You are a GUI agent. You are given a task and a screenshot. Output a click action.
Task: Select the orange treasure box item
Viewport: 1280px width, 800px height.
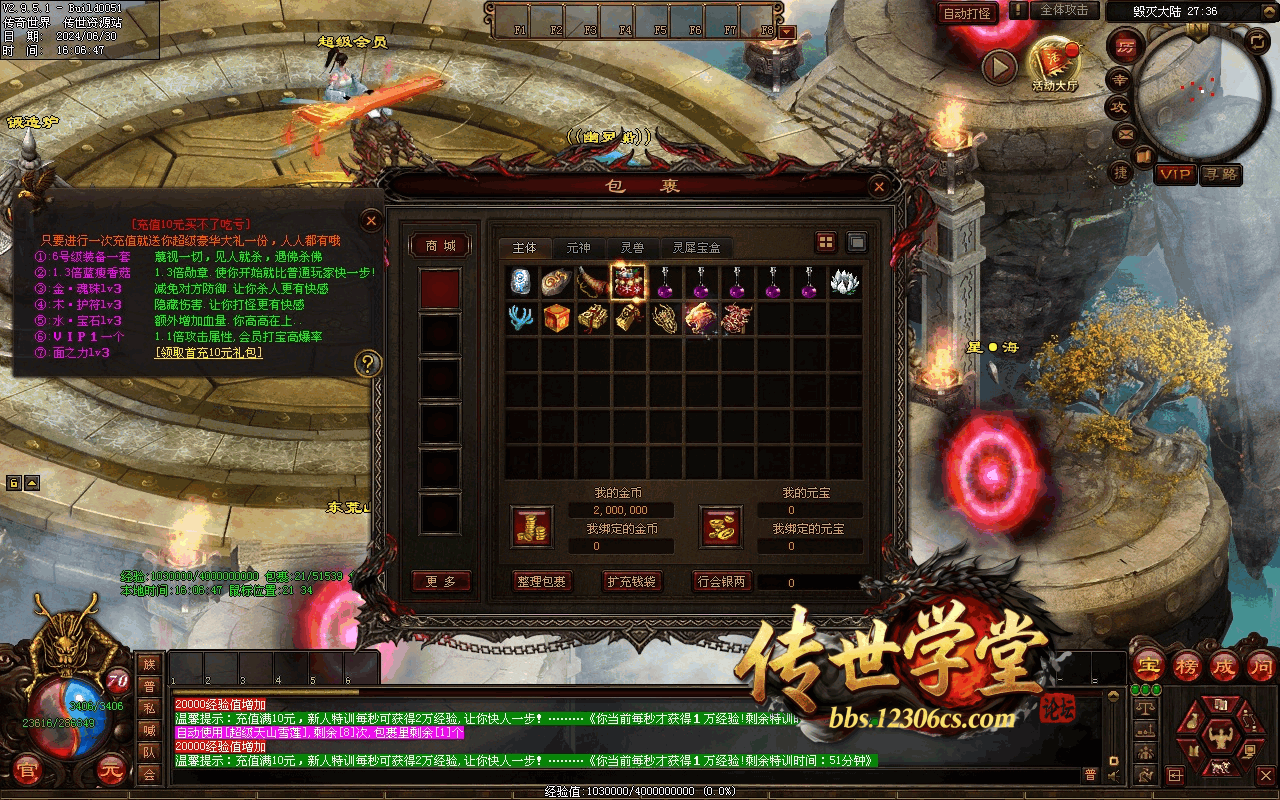point(557,318)
